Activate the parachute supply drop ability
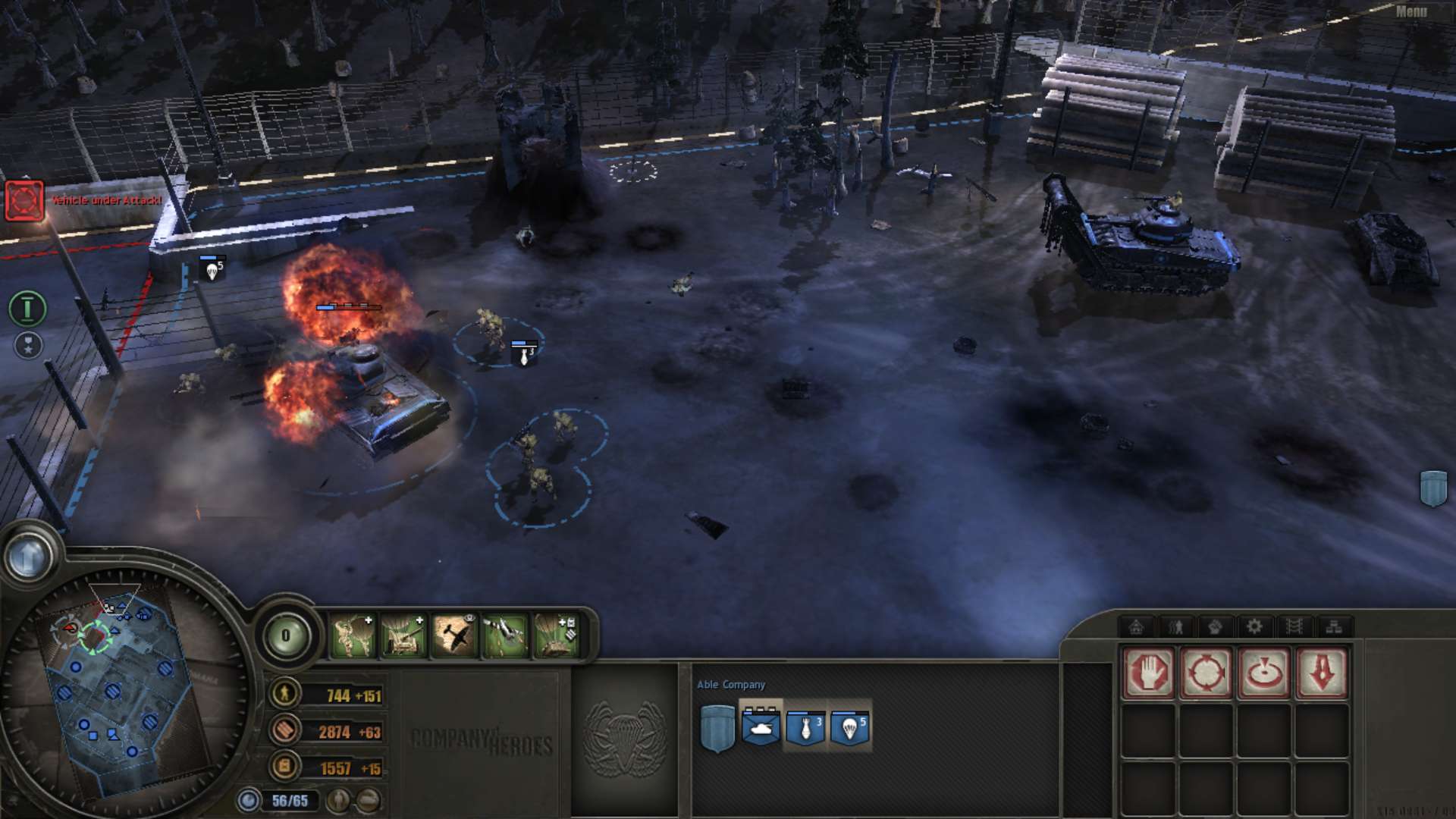Screen dimensions: 1456x819 point(556,635)
